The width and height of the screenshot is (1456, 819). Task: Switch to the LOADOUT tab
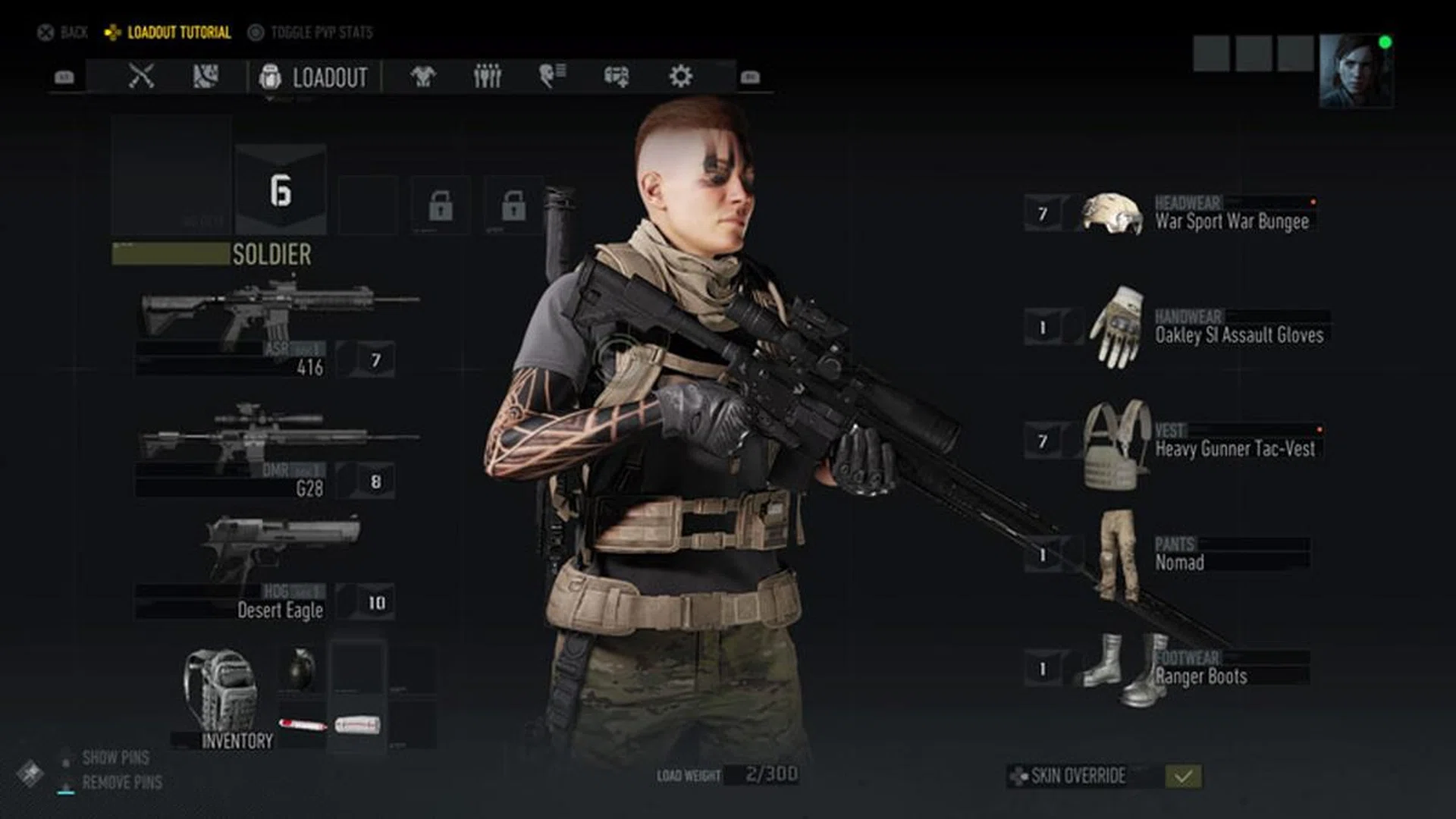329,76
